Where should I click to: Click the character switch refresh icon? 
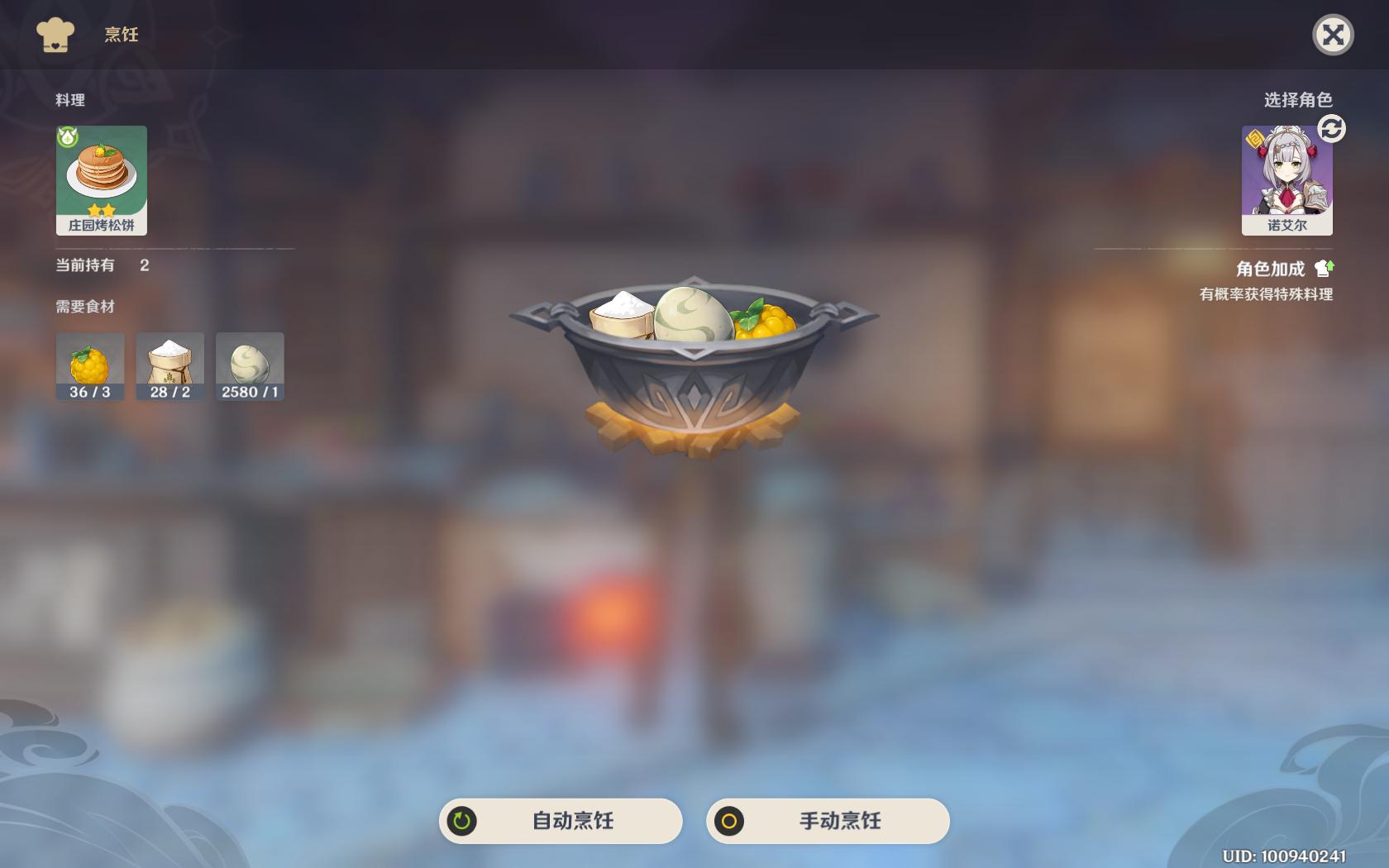coord(1331,128)
